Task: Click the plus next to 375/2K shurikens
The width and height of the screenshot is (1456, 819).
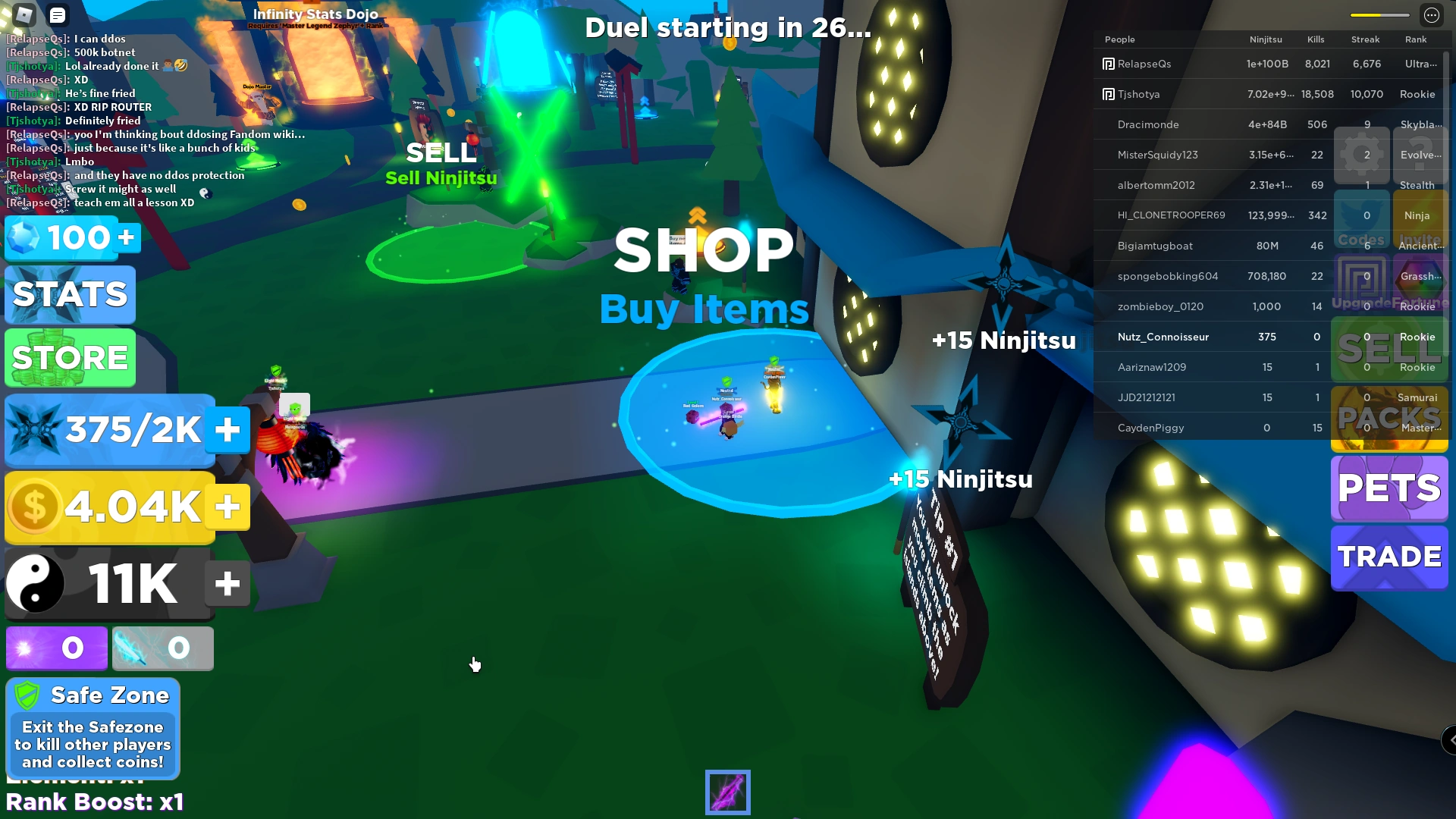Action: click(227, 429)
